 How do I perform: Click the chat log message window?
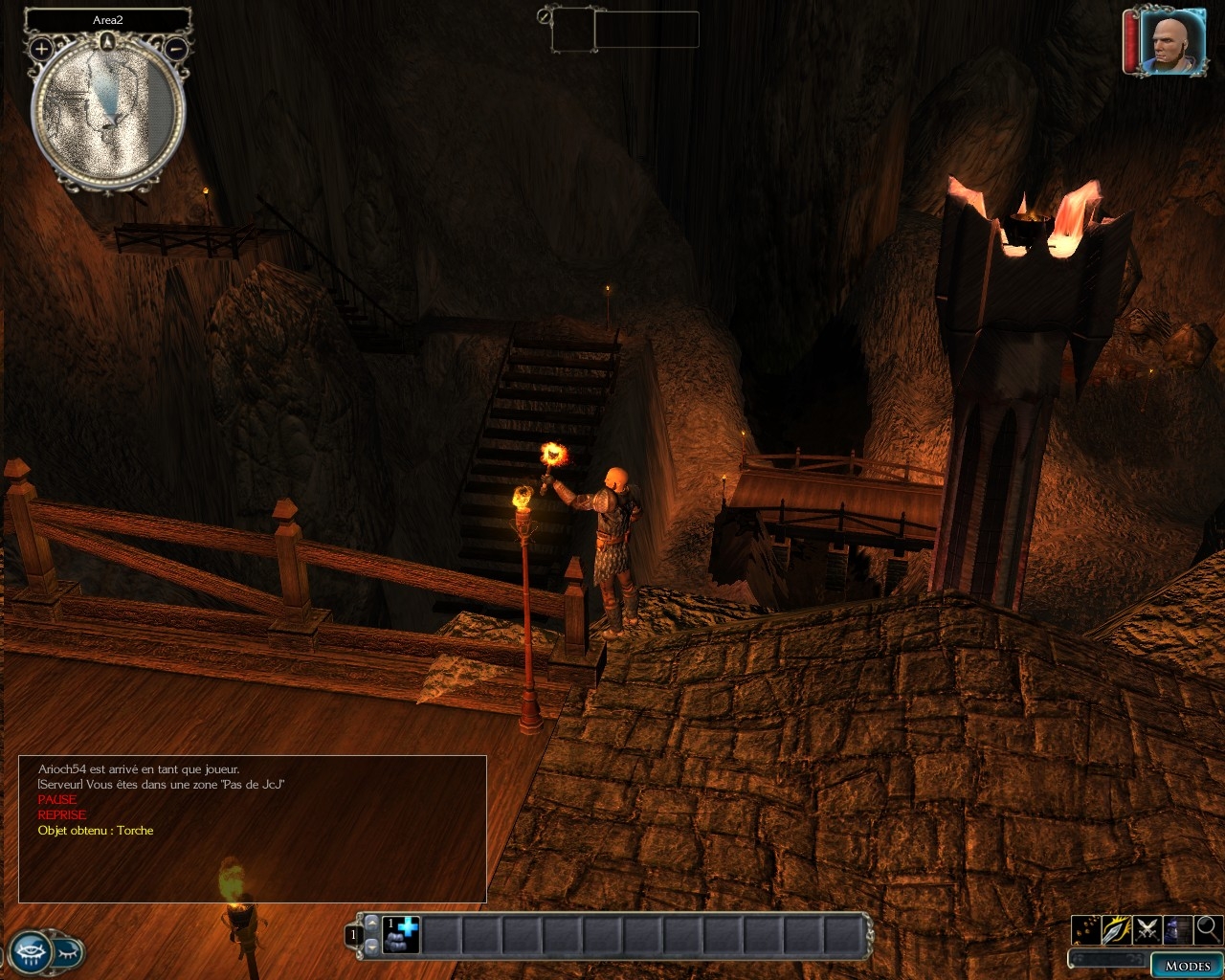253,829
